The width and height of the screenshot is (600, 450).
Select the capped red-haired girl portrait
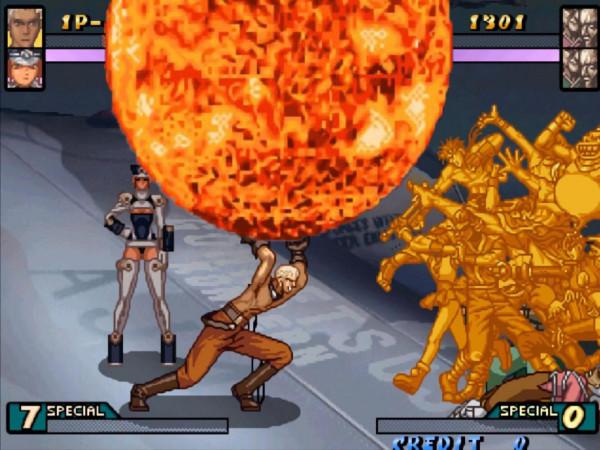(25, 69)
